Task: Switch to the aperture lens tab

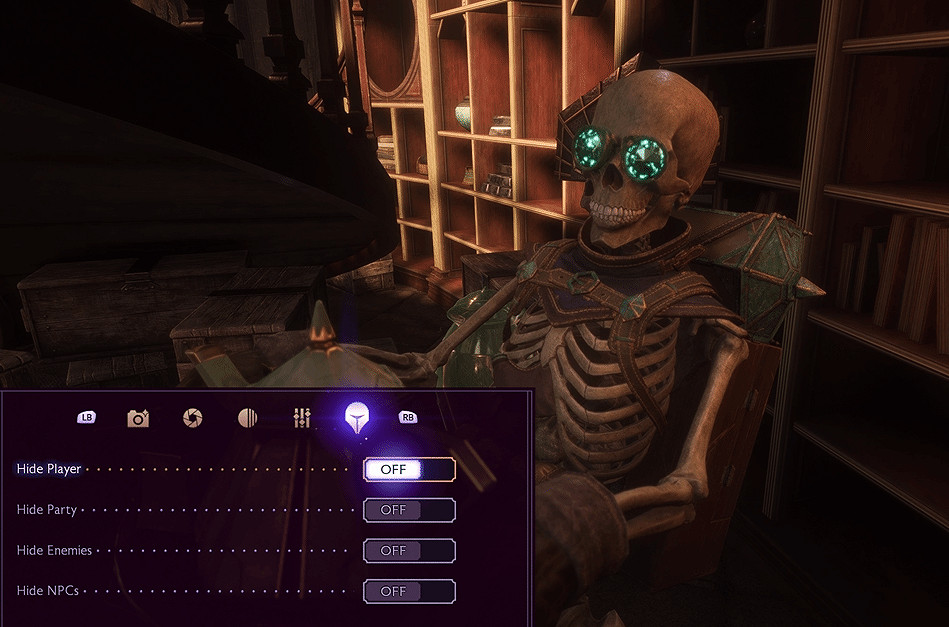Action: (193, 418)
